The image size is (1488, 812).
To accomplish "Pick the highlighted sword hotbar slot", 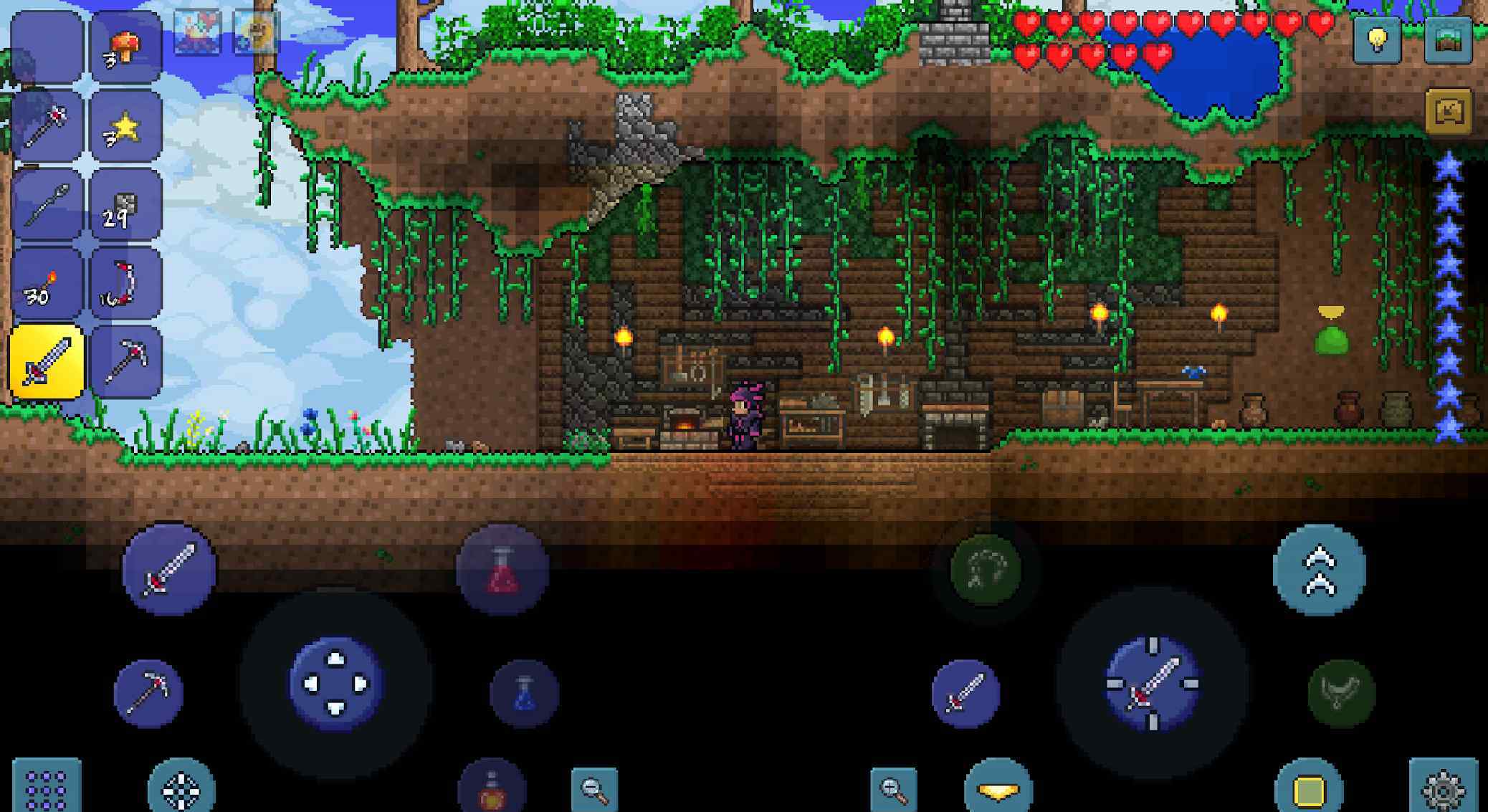I will click(x=47, y=362).
